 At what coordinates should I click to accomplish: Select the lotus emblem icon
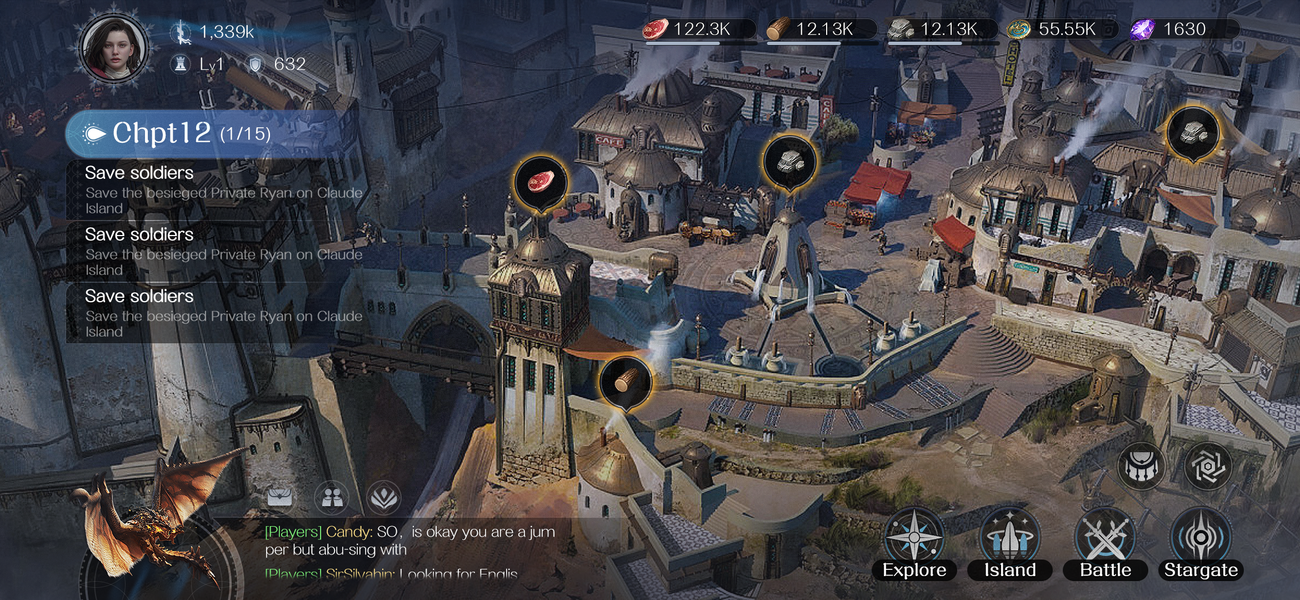point(383,495)
